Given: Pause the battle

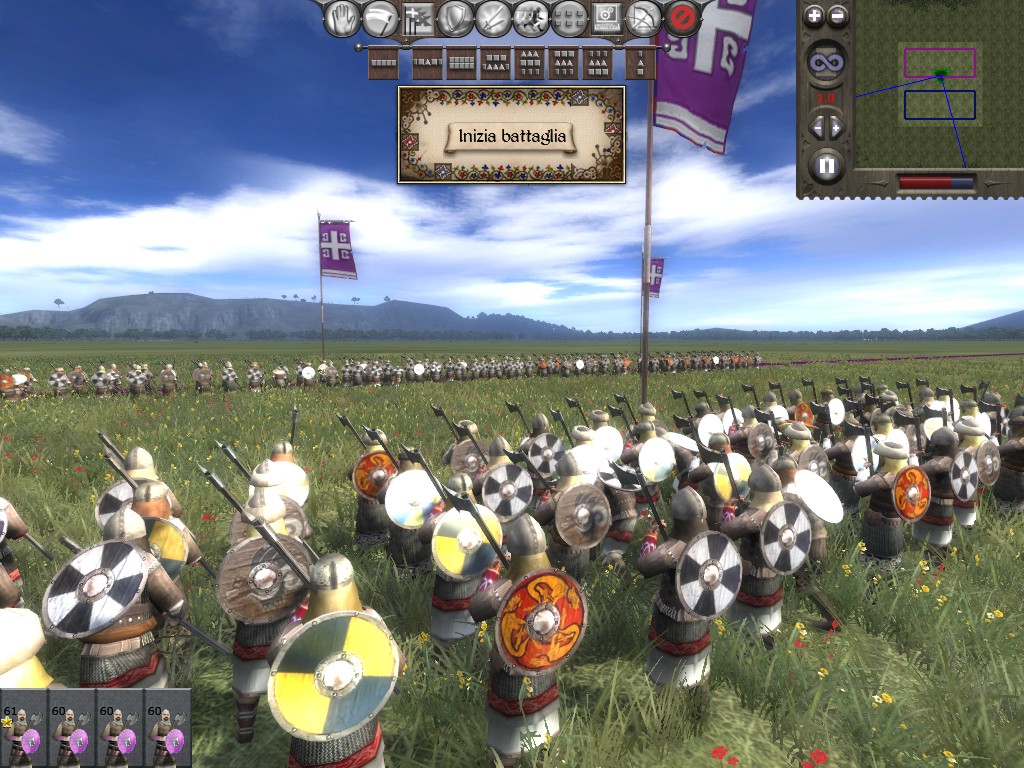Looking at the screenshot, I should click(826, 164).
